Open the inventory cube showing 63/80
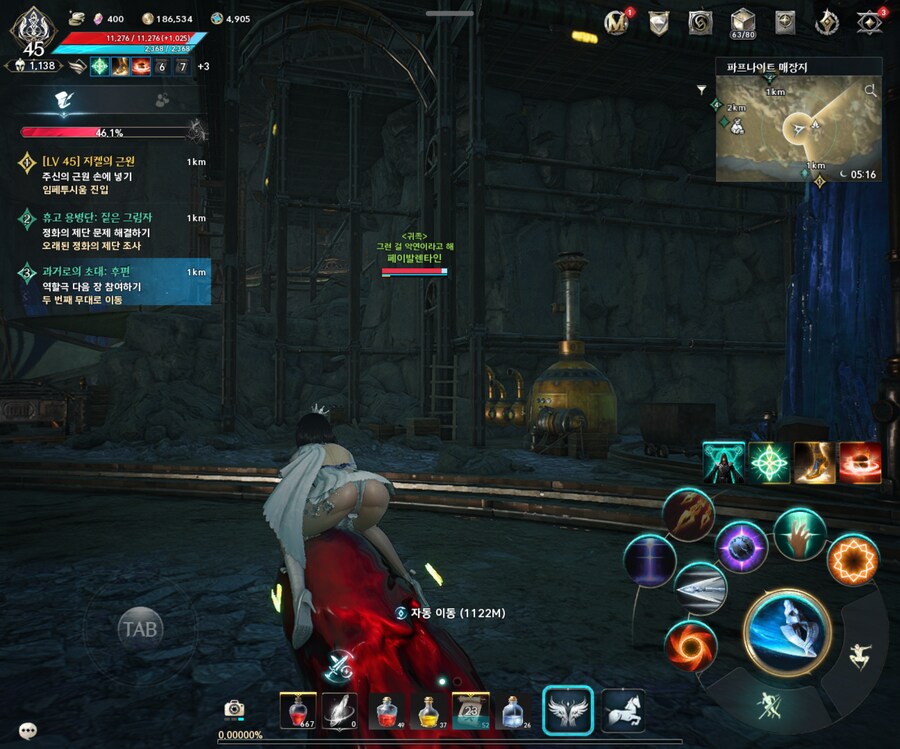 [742, 21]
